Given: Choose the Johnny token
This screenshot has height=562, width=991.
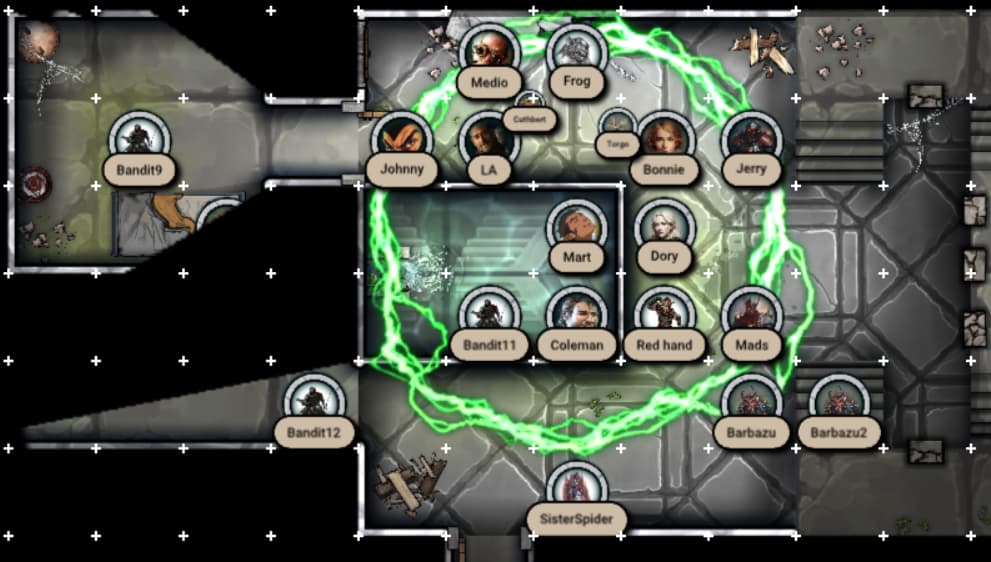Looking at the screenshot, I should point(401,141).
